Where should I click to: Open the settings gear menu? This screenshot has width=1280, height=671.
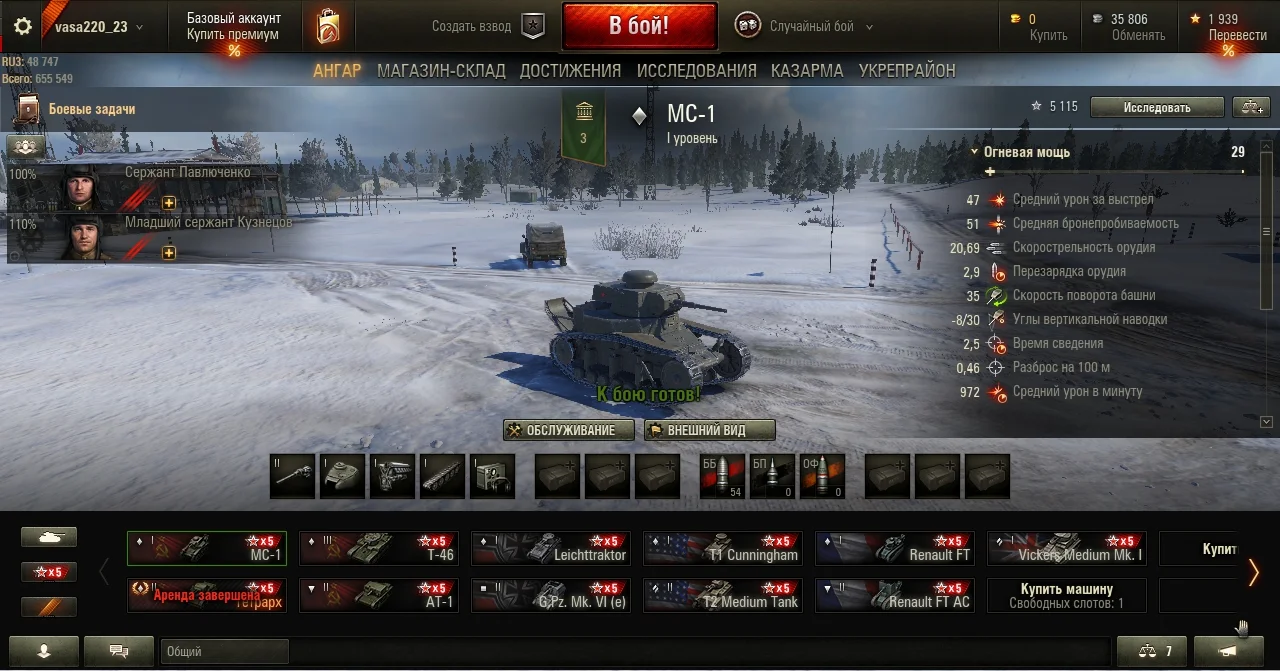coord(22,27)
